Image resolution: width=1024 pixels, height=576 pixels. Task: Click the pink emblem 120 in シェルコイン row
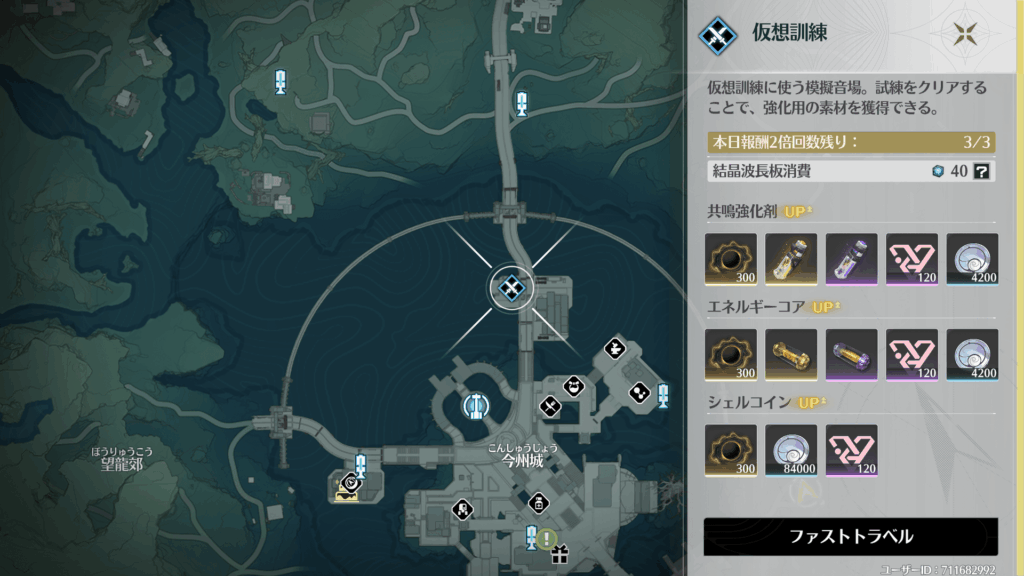click(x=851, y=451)
